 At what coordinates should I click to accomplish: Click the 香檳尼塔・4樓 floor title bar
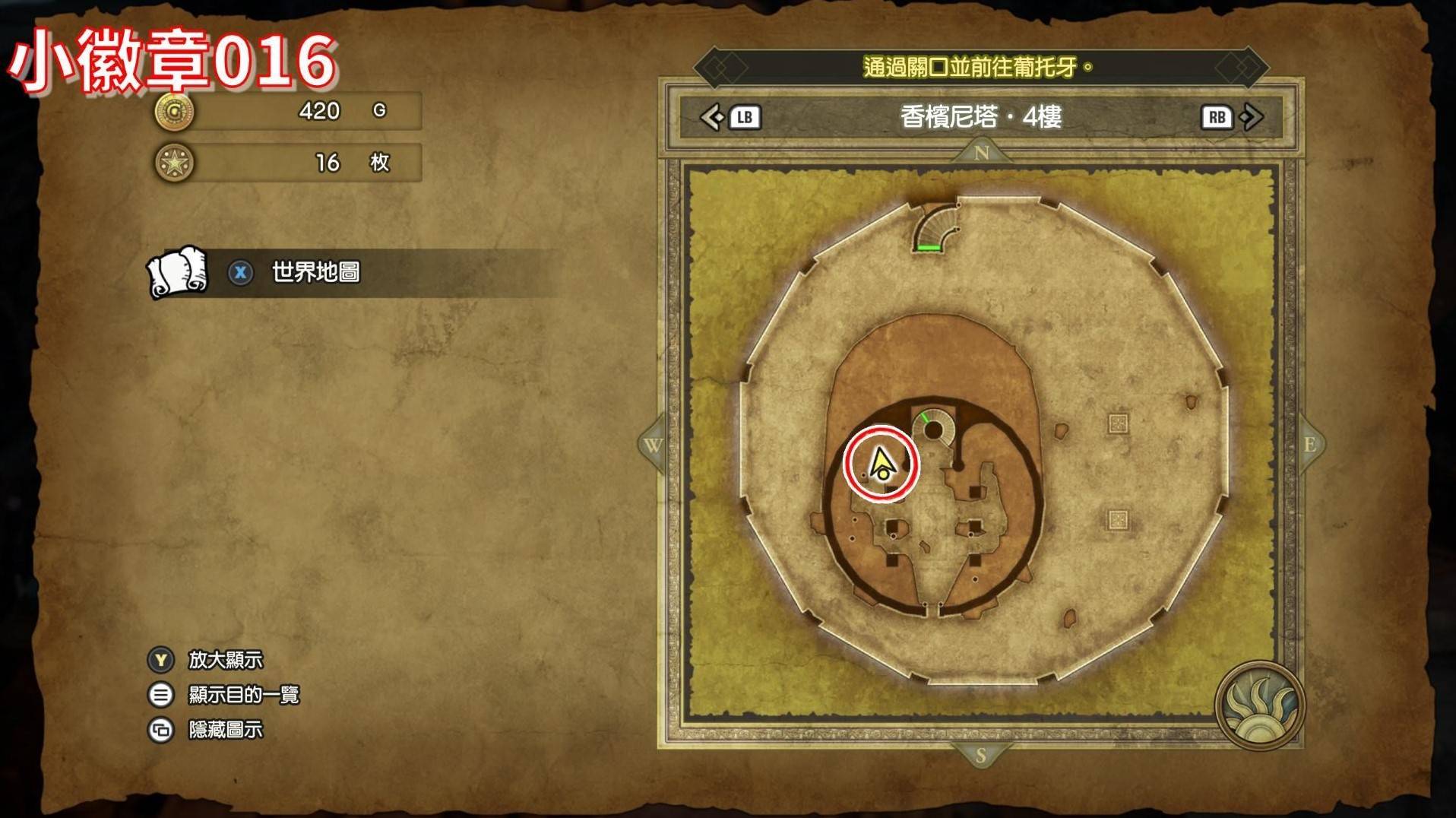click(980, 117)
